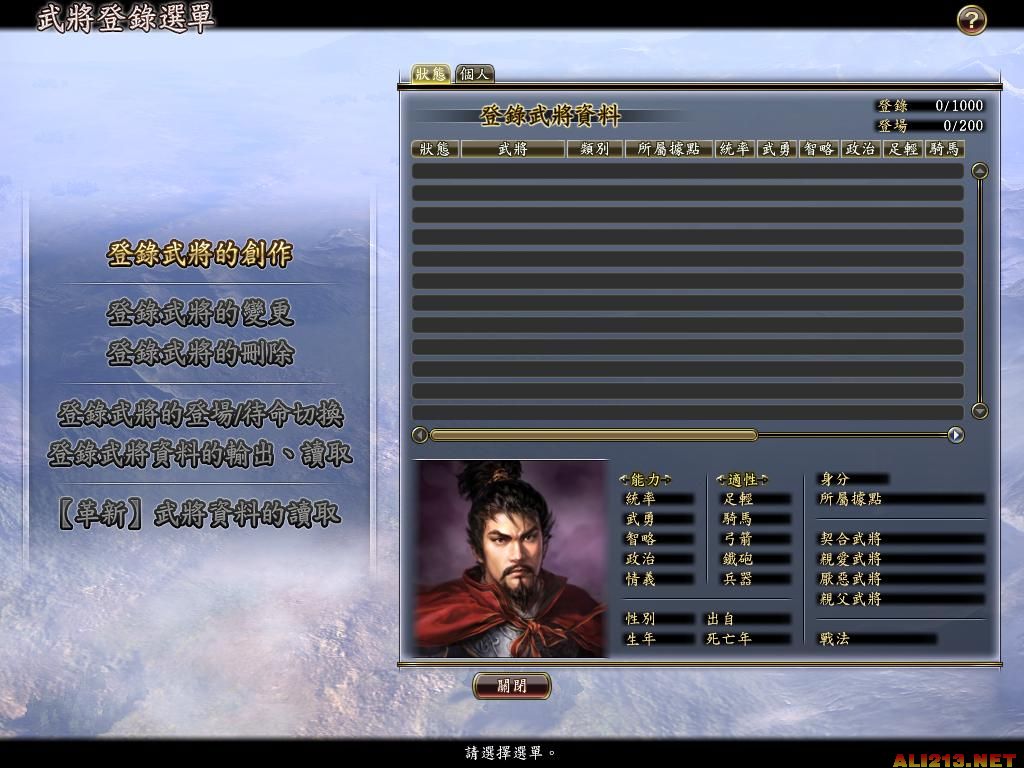Select 登錄武將的登場/待命切換 entry
This screenshot has height=768, width=1024.
pyautogui.click(x=200, y=414)
